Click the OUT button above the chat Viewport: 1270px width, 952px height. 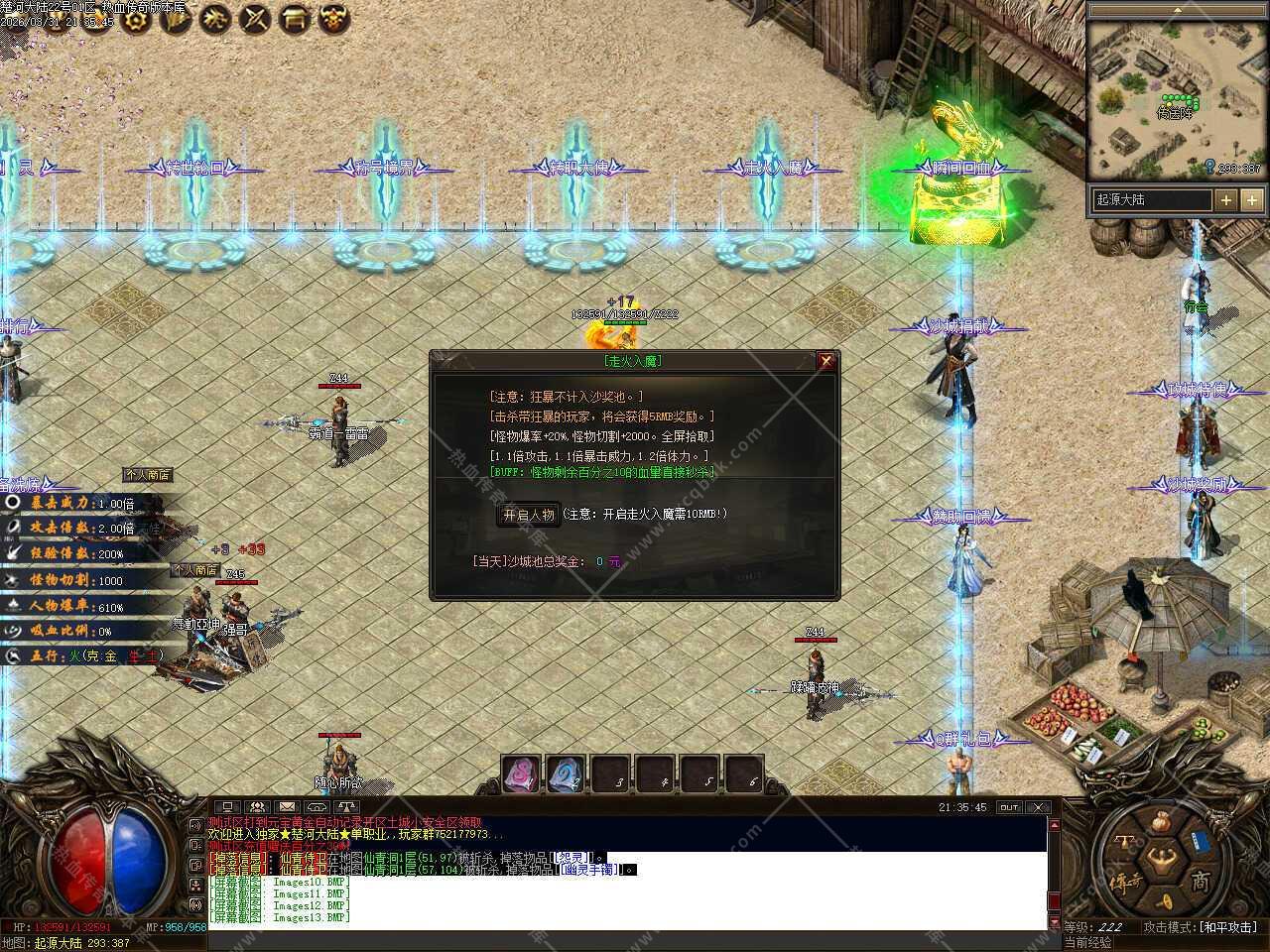(1009, 807)
